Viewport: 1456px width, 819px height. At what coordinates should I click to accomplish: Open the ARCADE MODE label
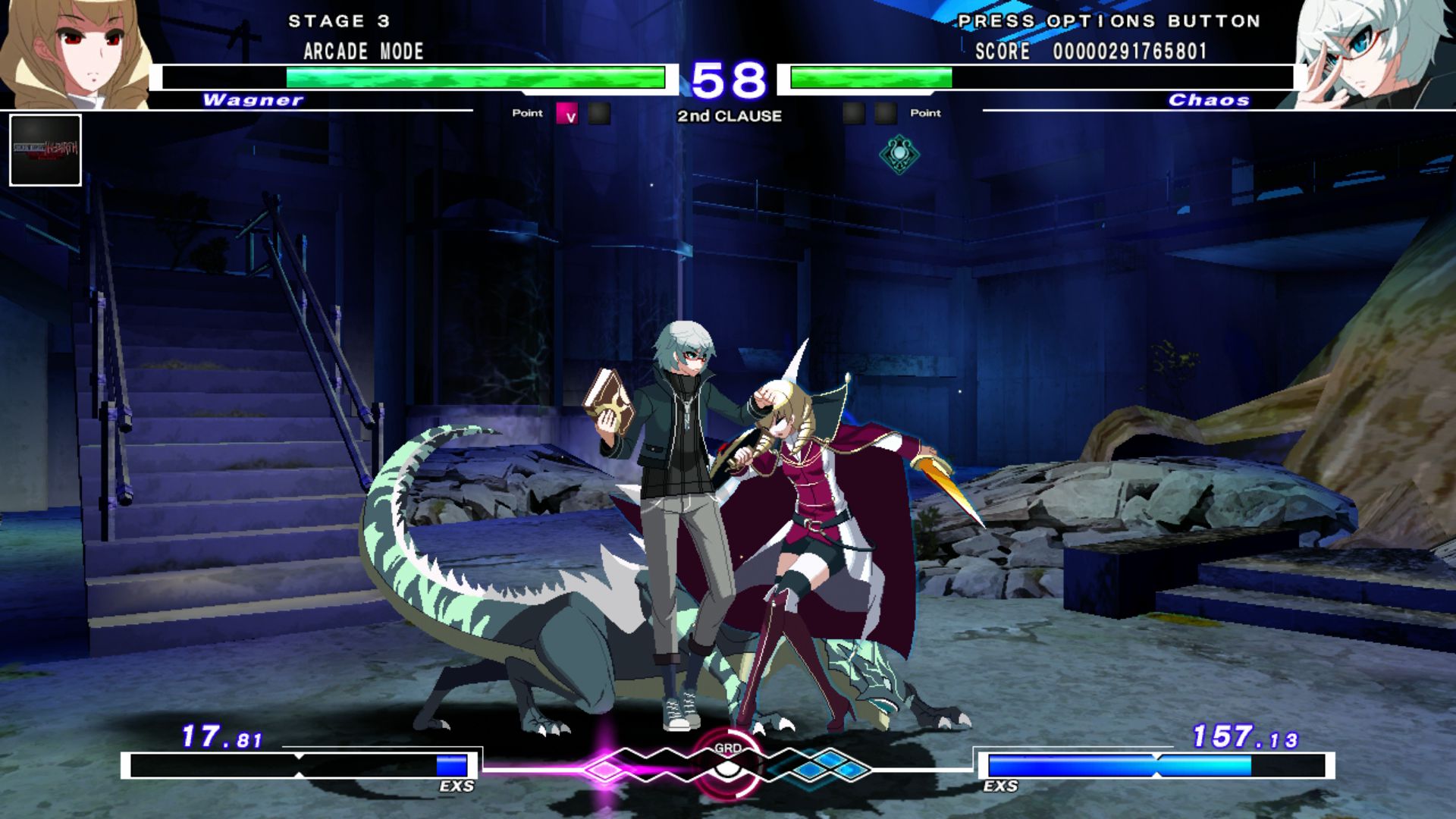tap(361, 52)
